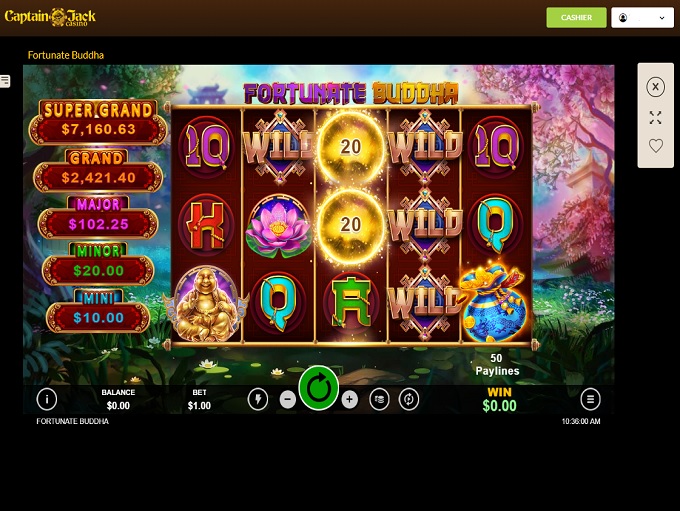The width and height of the screenshot is (680, 511).
Task: Open the coin stack bet options
Action: tap(380, 399)
